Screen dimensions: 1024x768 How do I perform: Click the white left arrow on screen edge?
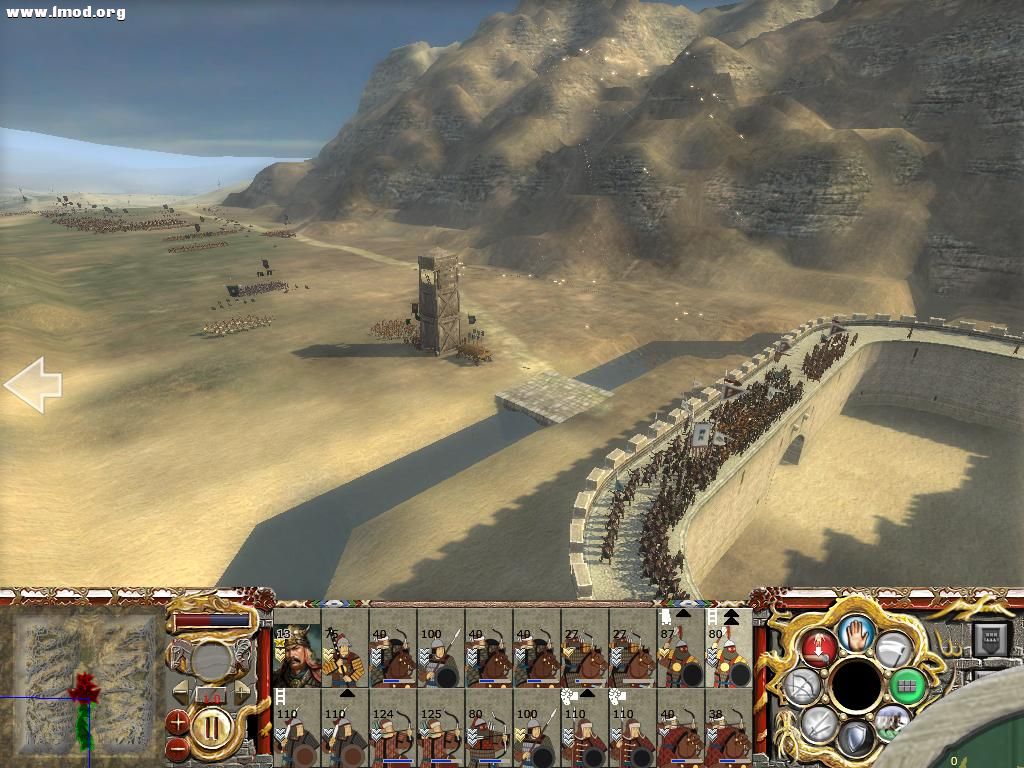click(x=33, y=384)
